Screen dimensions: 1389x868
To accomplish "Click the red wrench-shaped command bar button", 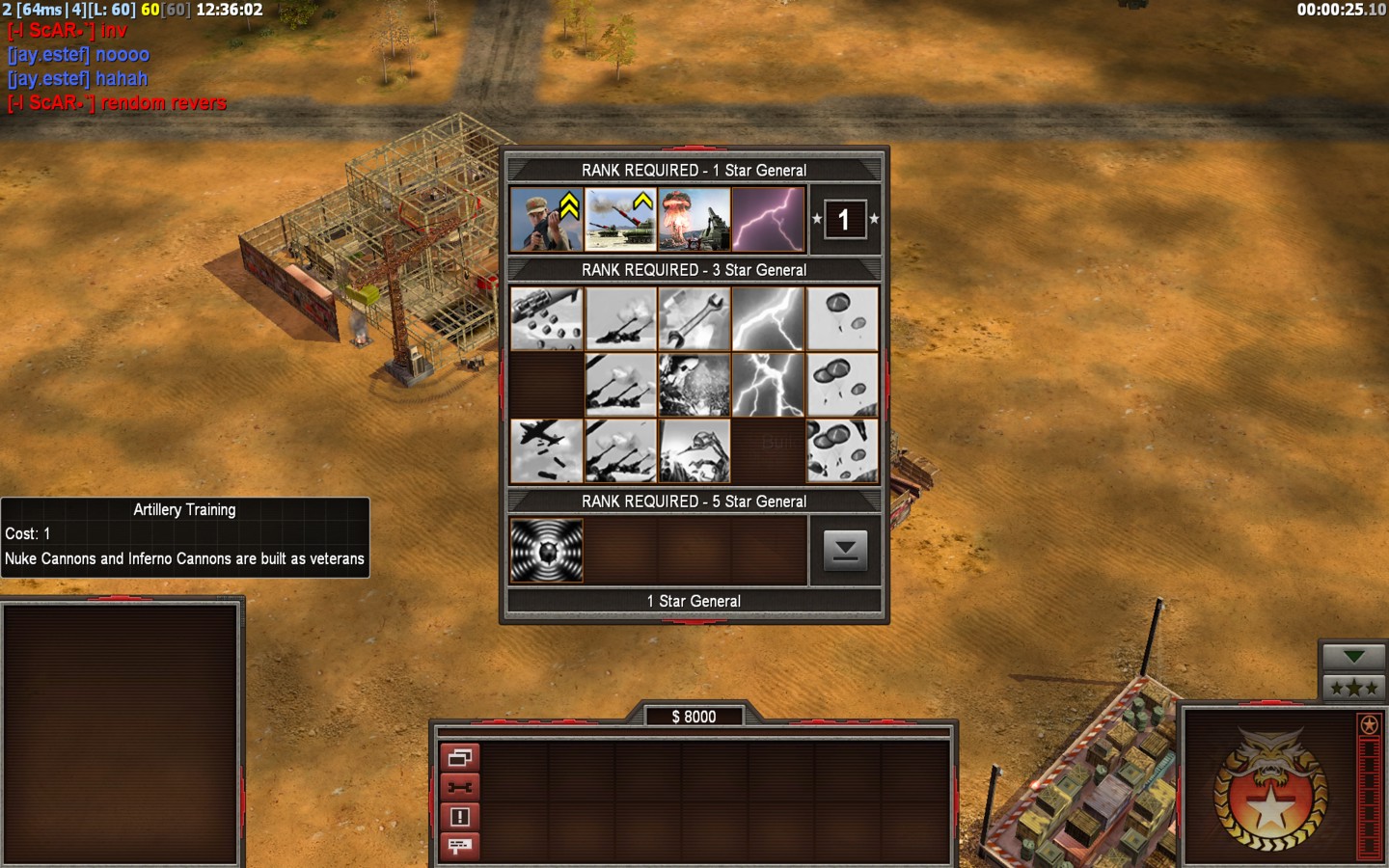I will pyautogui.click(x=459, y=787).
